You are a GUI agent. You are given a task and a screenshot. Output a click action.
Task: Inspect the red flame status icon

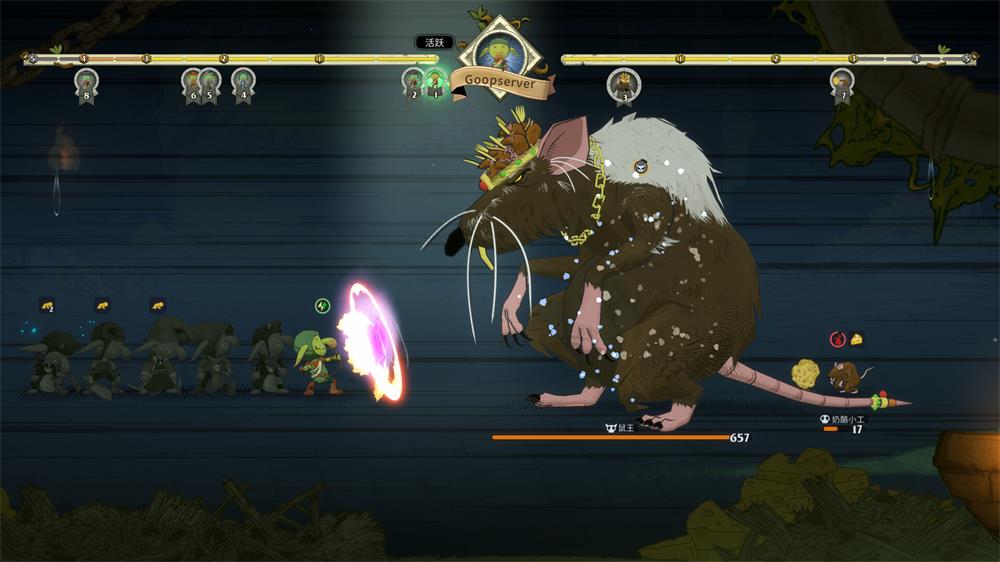[x=838, y=340]
